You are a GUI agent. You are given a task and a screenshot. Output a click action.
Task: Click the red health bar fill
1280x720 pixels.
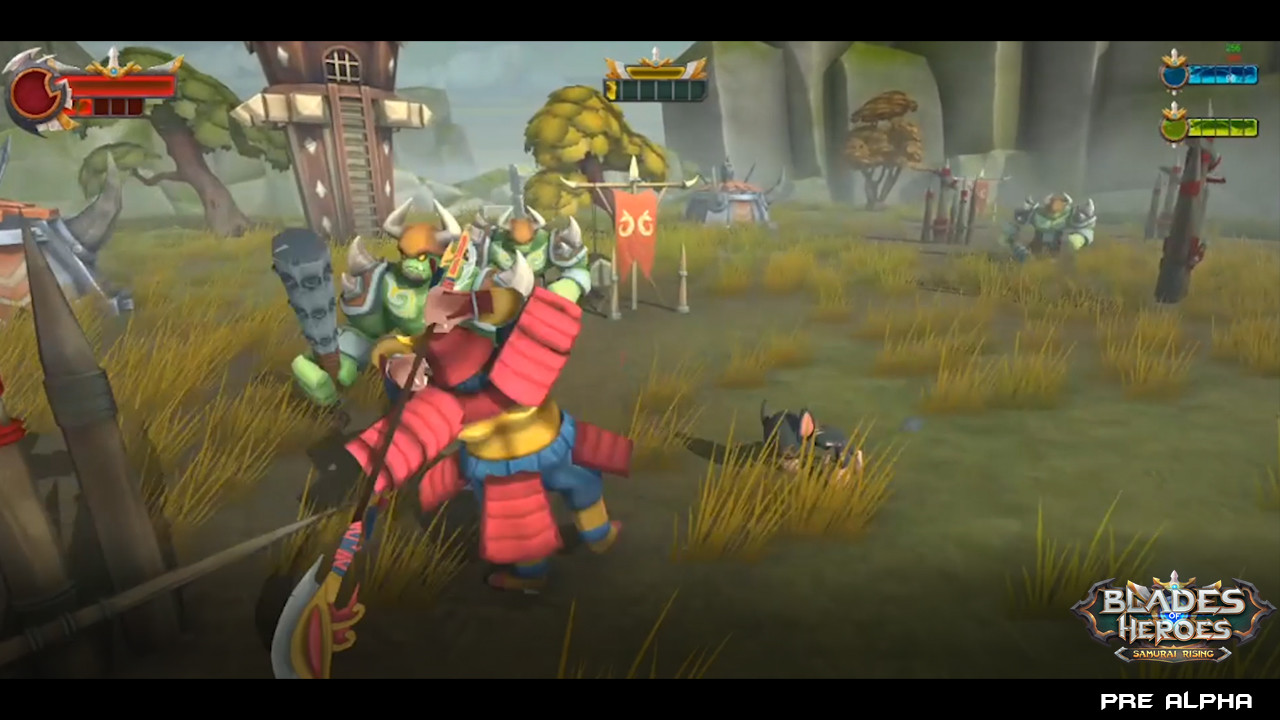[x=120, y=86]
